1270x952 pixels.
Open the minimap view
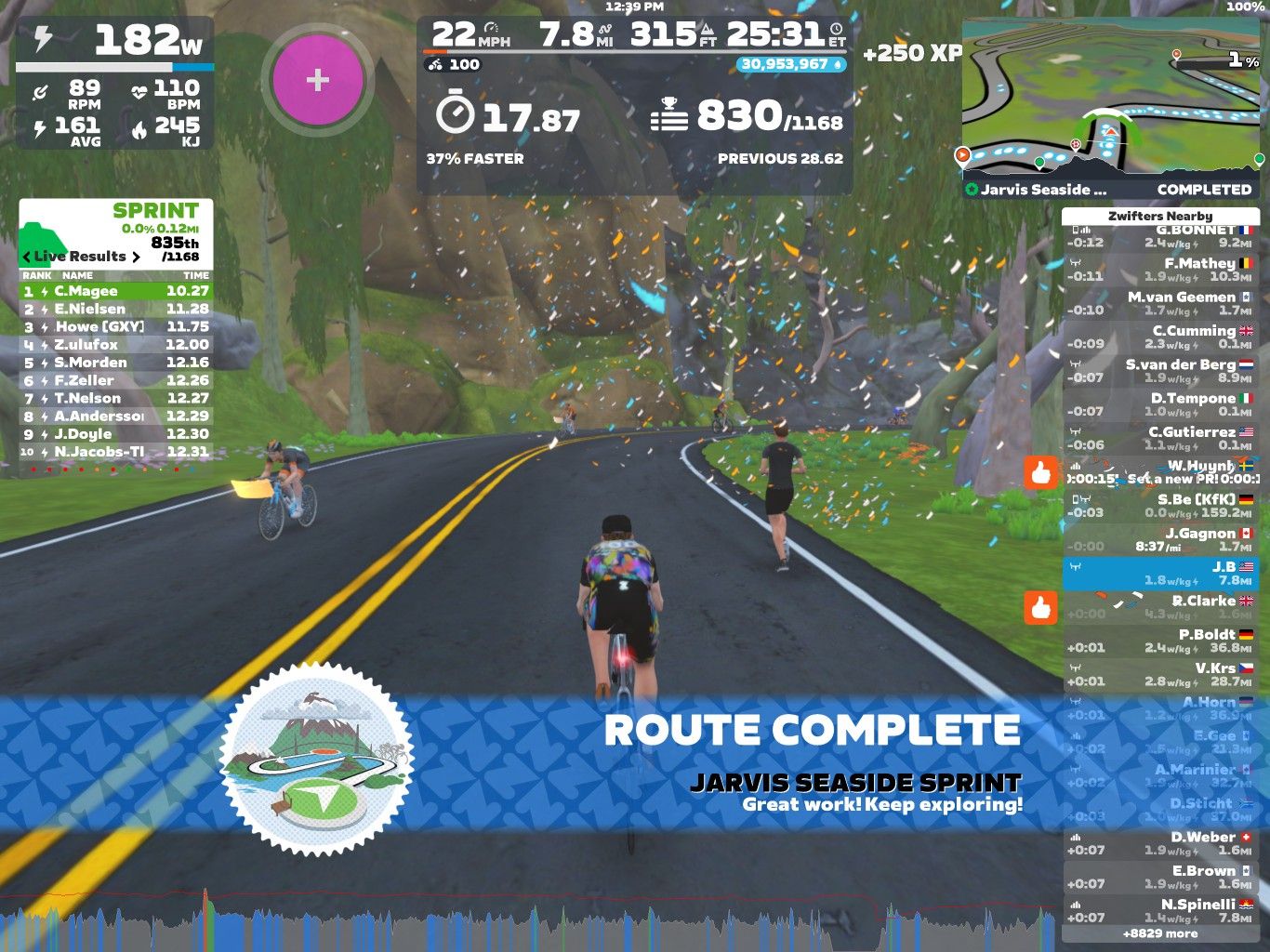[x=1112, y=98]
